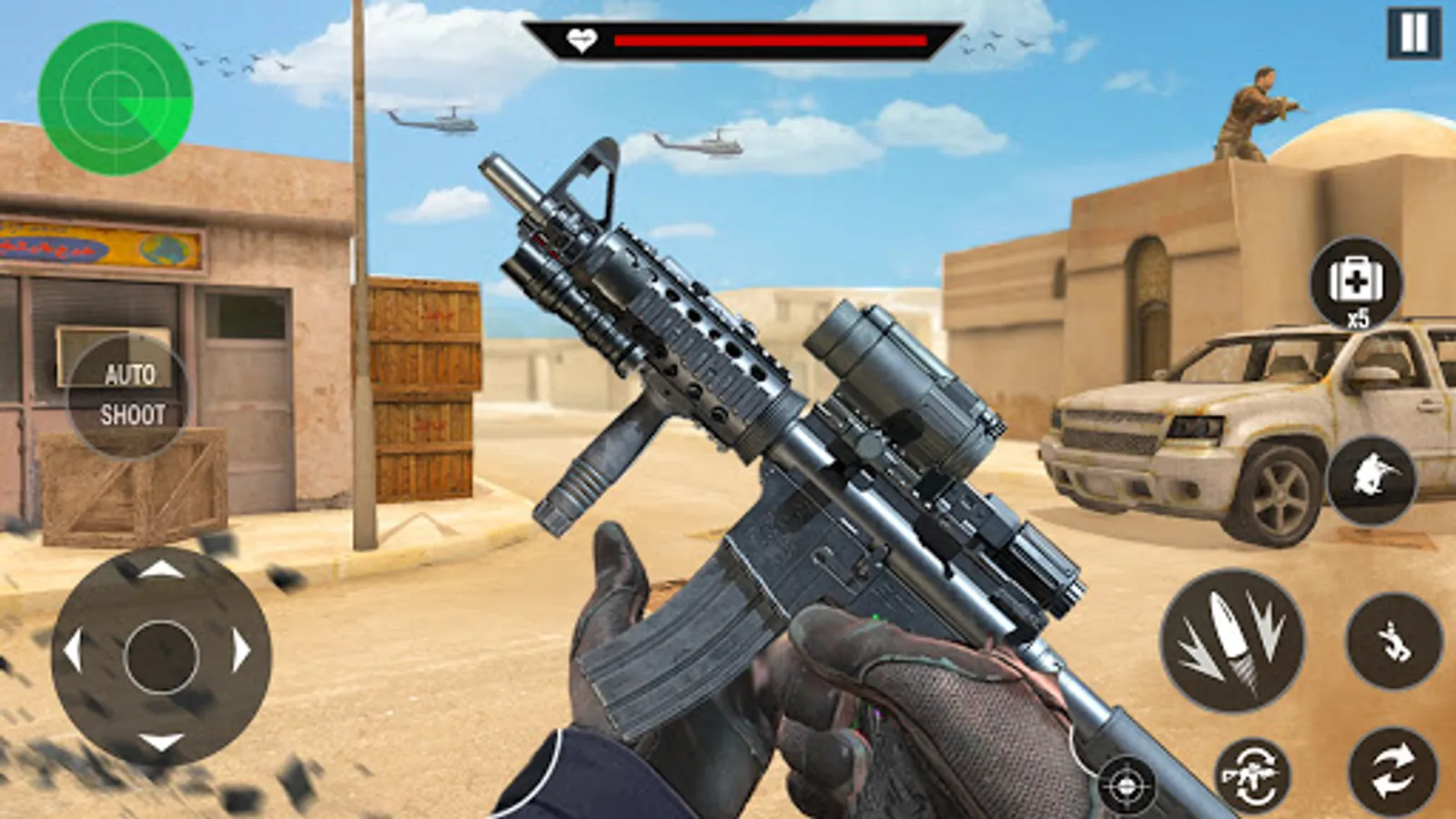
Task: Tap the right arrow on the movement pad
Action: pyautogui.click(x=240, y=651)
